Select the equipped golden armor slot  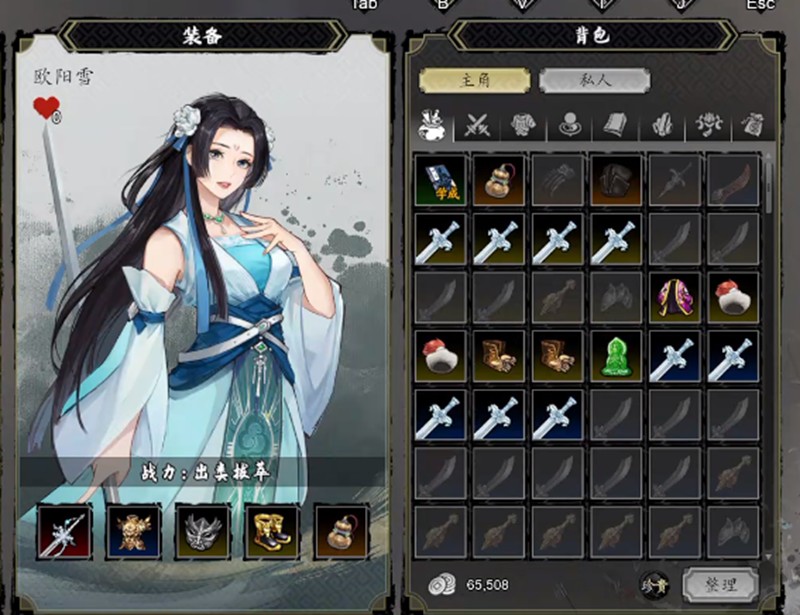[134, 531]
